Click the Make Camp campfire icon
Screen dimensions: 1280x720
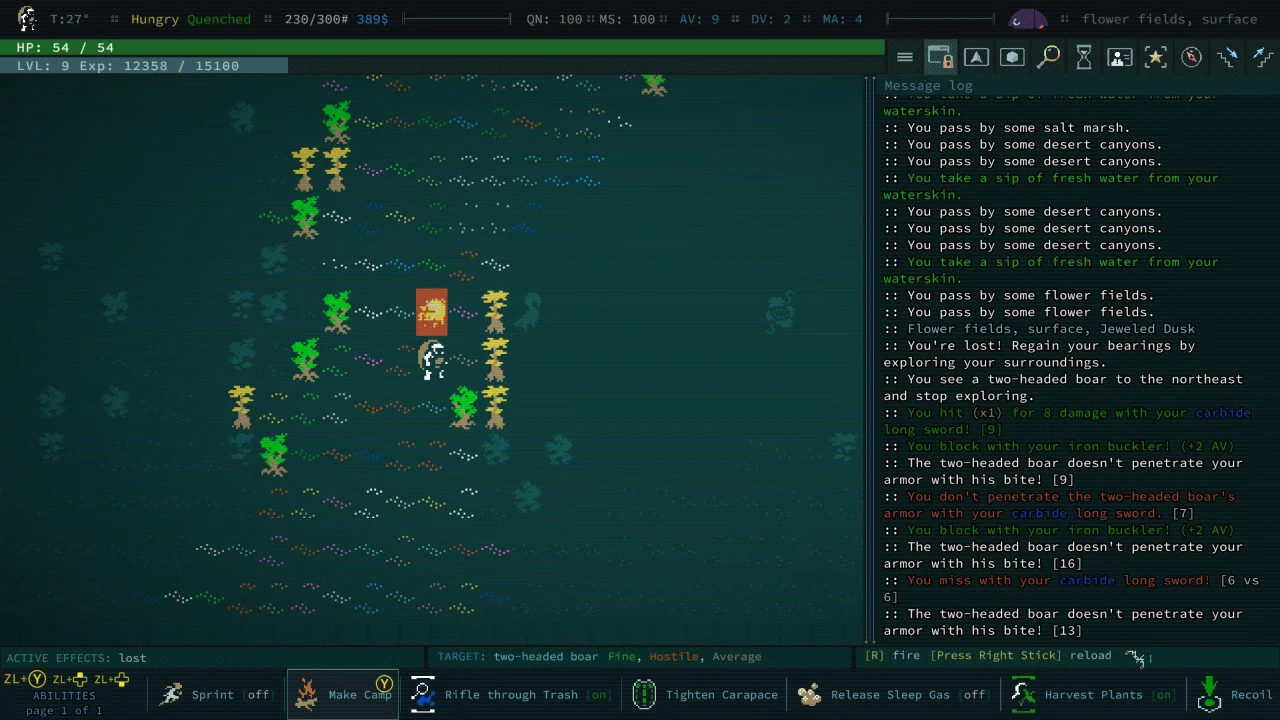307,694
